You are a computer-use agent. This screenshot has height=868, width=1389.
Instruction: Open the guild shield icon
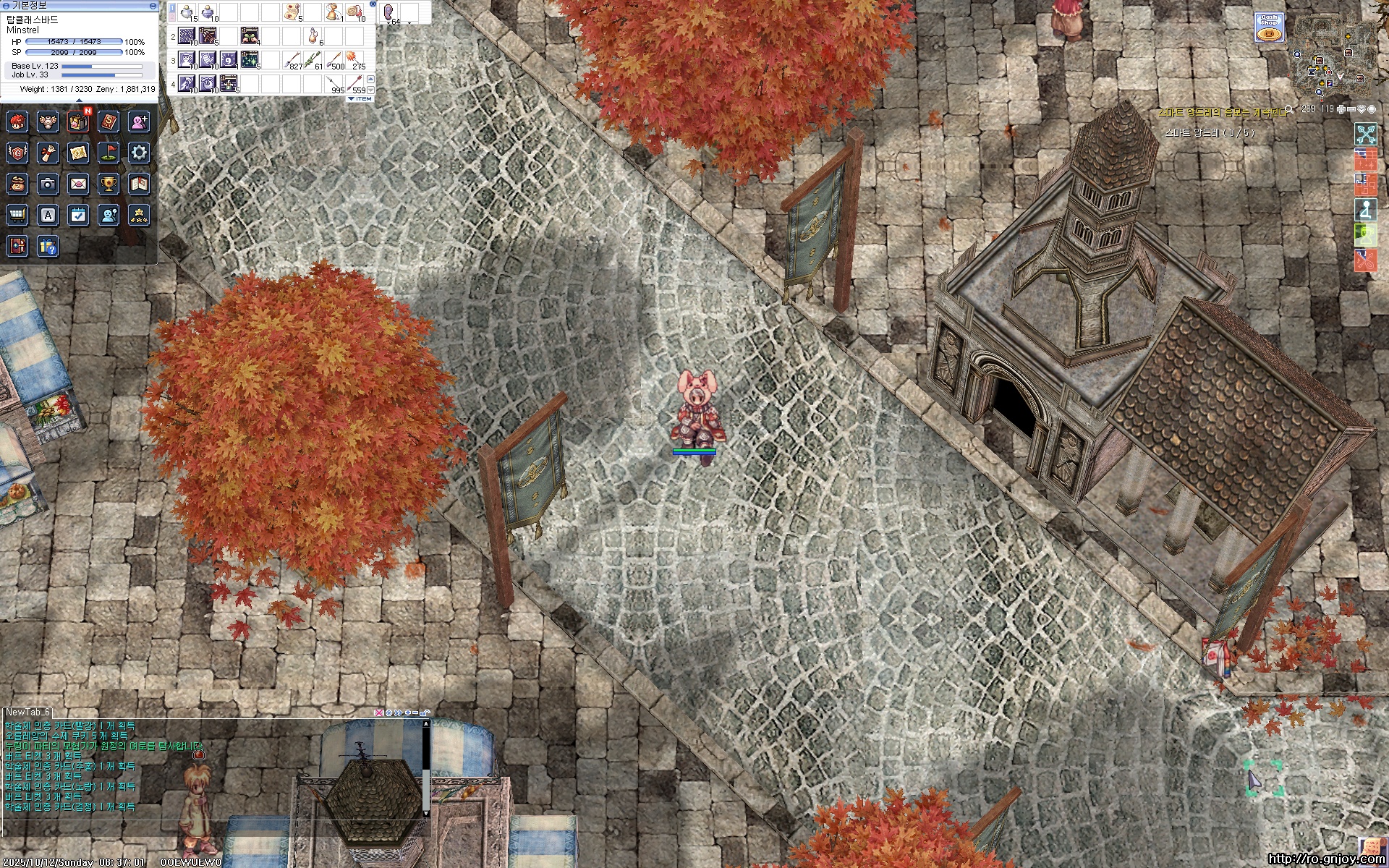coord(17,153)
